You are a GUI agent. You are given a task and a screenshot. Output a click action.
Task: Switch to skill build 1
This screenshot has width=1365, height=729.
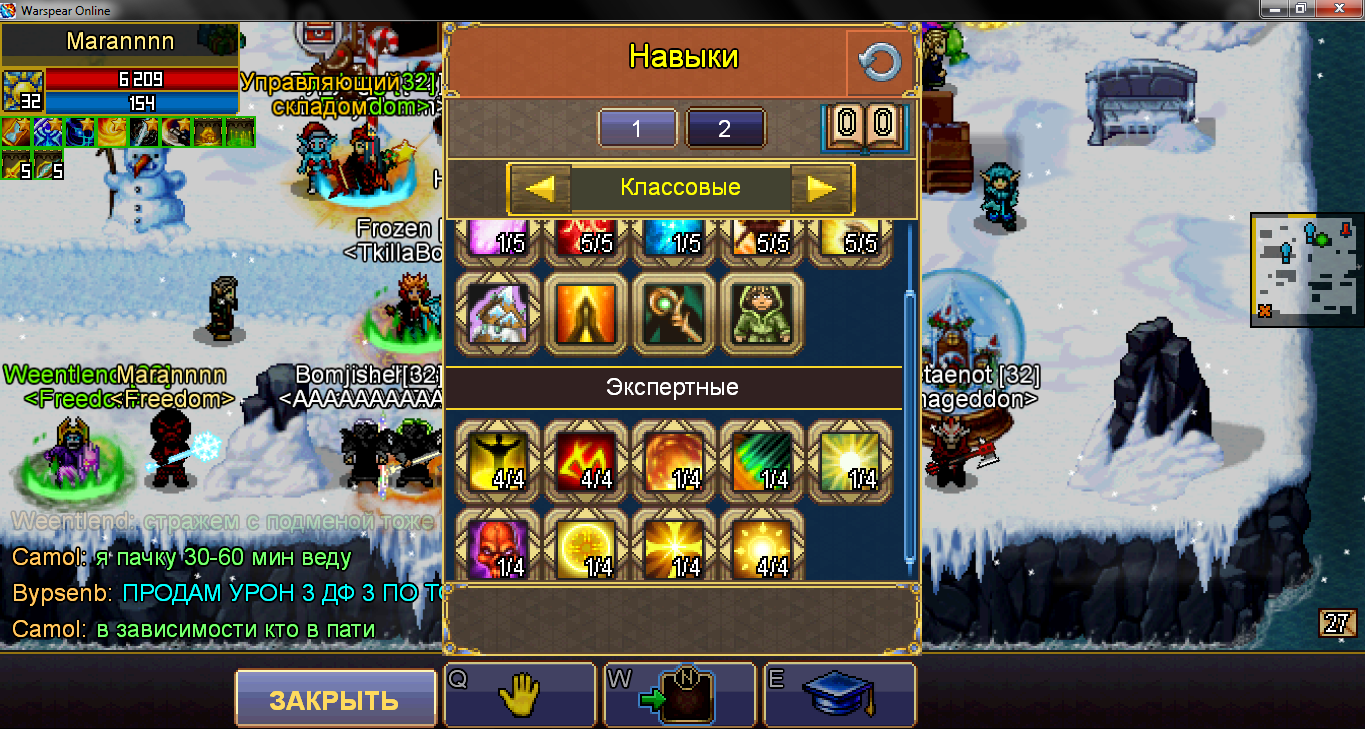tap(638, 129)
